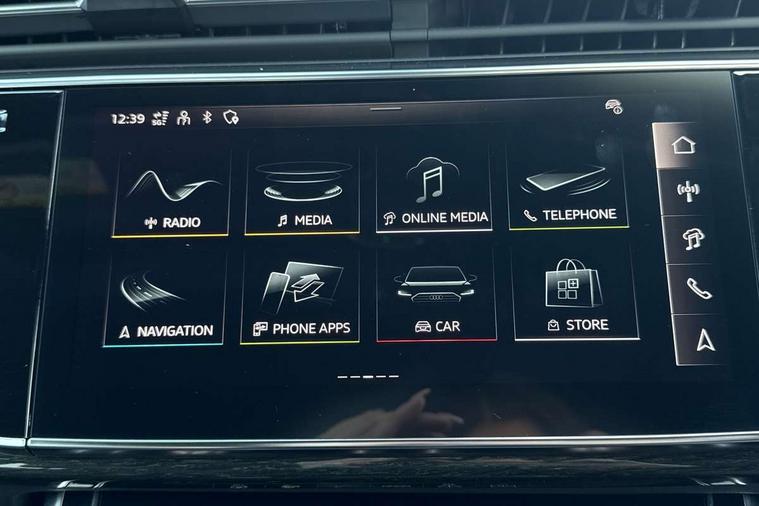This screenshot has height=506, width=759.
Task: Open the phone handset shortcut in sidebar
Action: [698, 289]
